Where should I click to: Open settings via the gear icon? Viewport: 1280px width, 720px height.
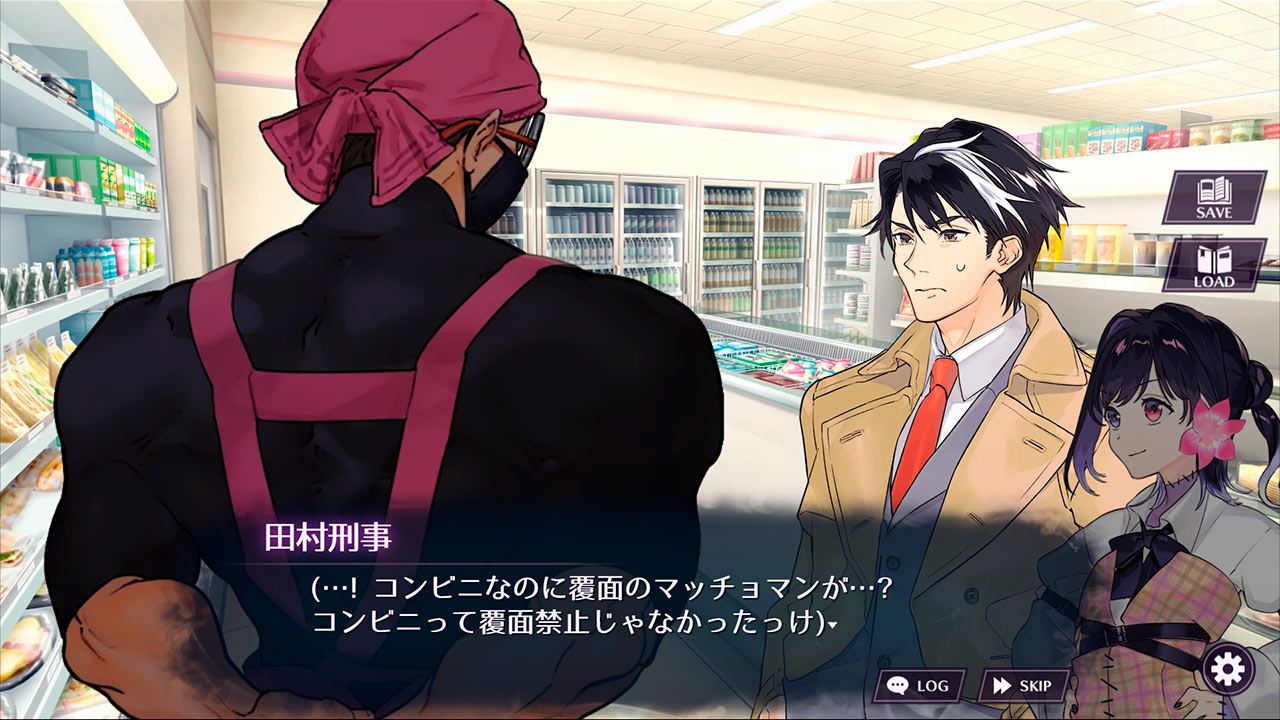coord(1227,667)
